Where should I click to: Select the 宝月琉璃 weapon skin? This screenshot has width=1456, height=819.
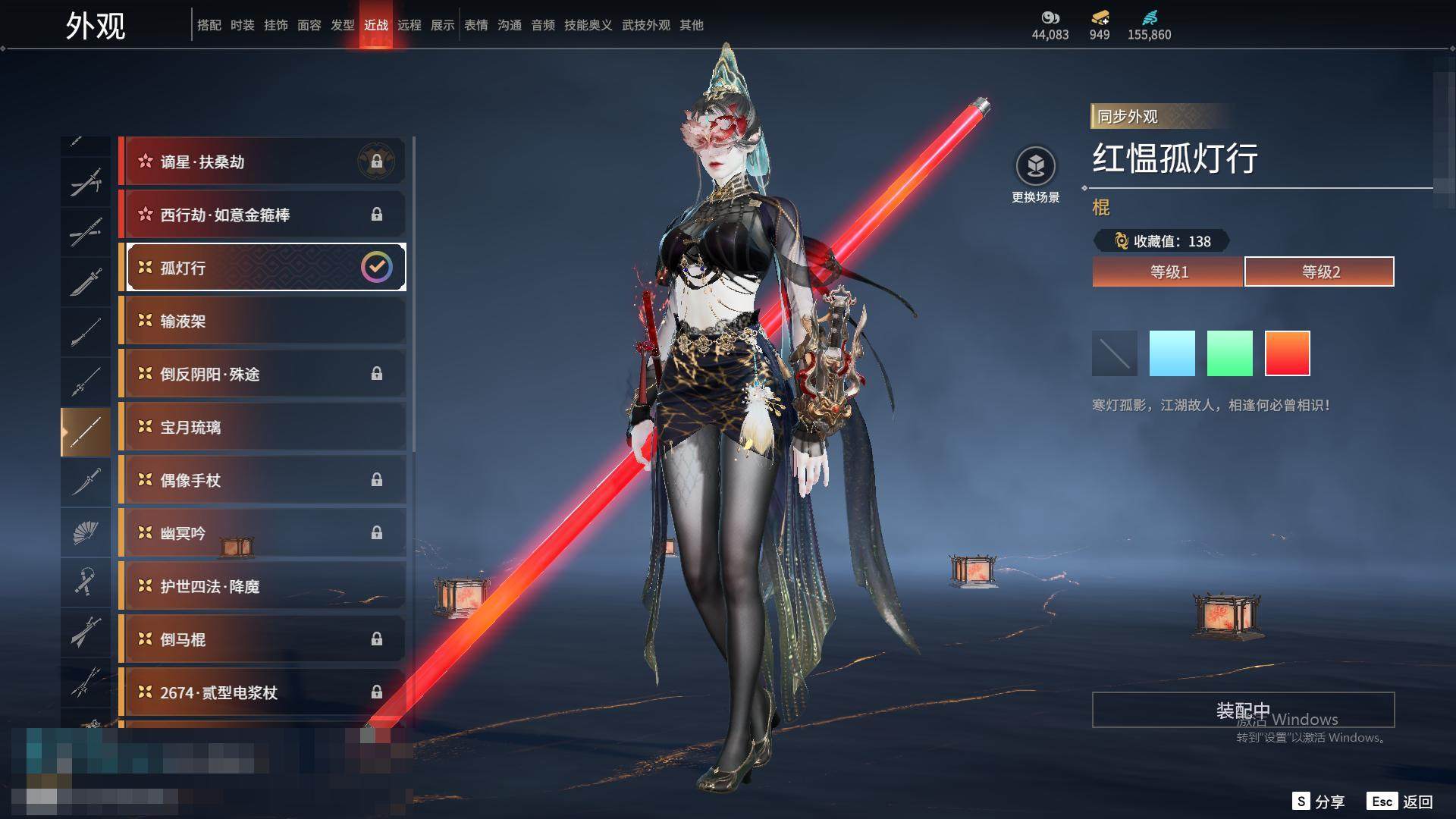click(262, 427)
